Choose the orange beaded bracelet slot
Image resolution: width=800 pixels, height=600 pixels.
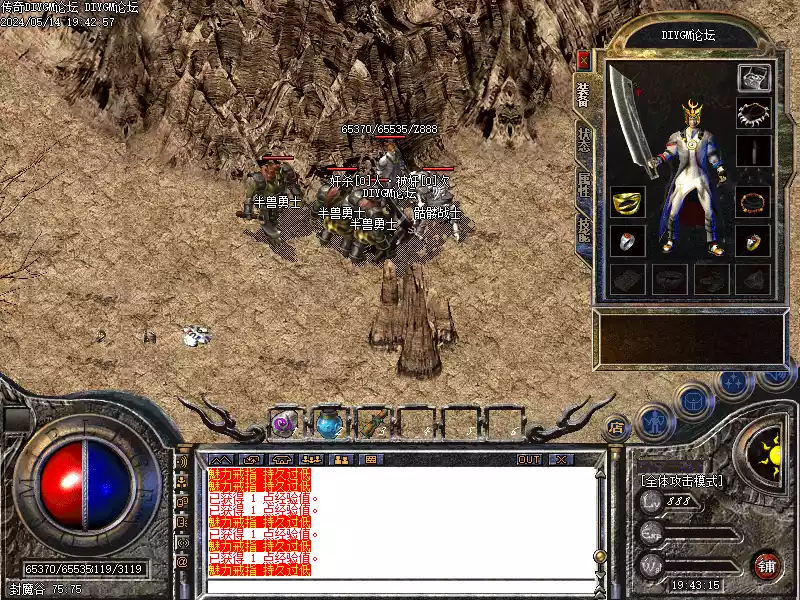(752, 202)
